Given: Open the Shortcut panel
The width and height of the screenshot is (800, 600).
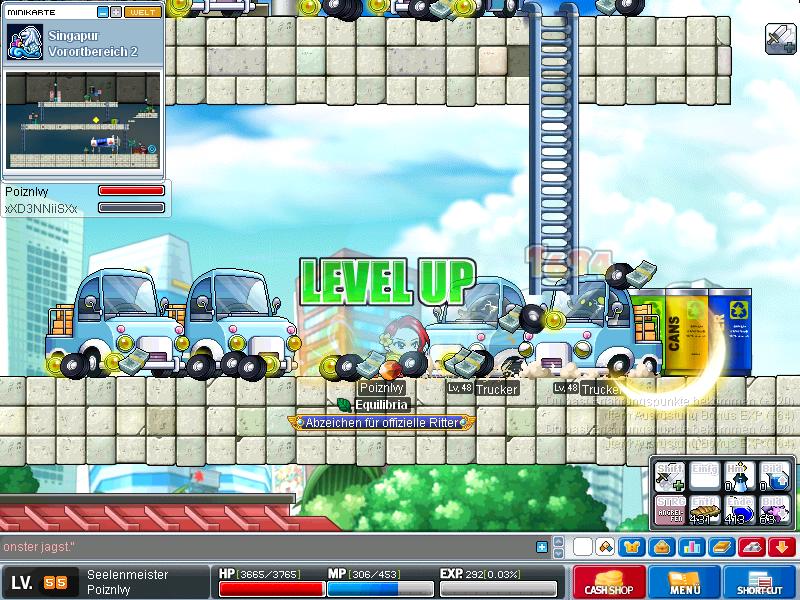Looking at the screenshot, I should click(x=762, y=582).
